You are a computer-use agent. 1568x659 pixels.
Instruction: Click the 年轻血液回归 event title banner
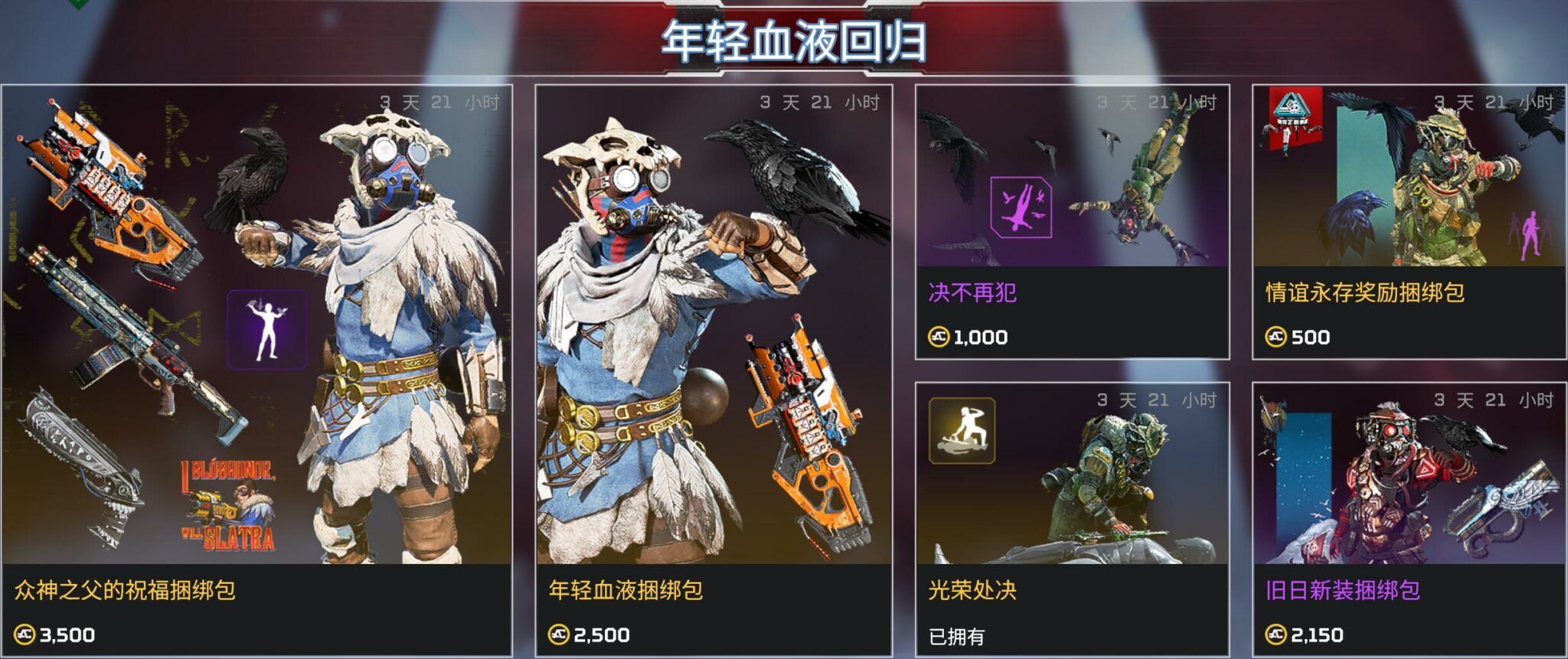(782, 38)
